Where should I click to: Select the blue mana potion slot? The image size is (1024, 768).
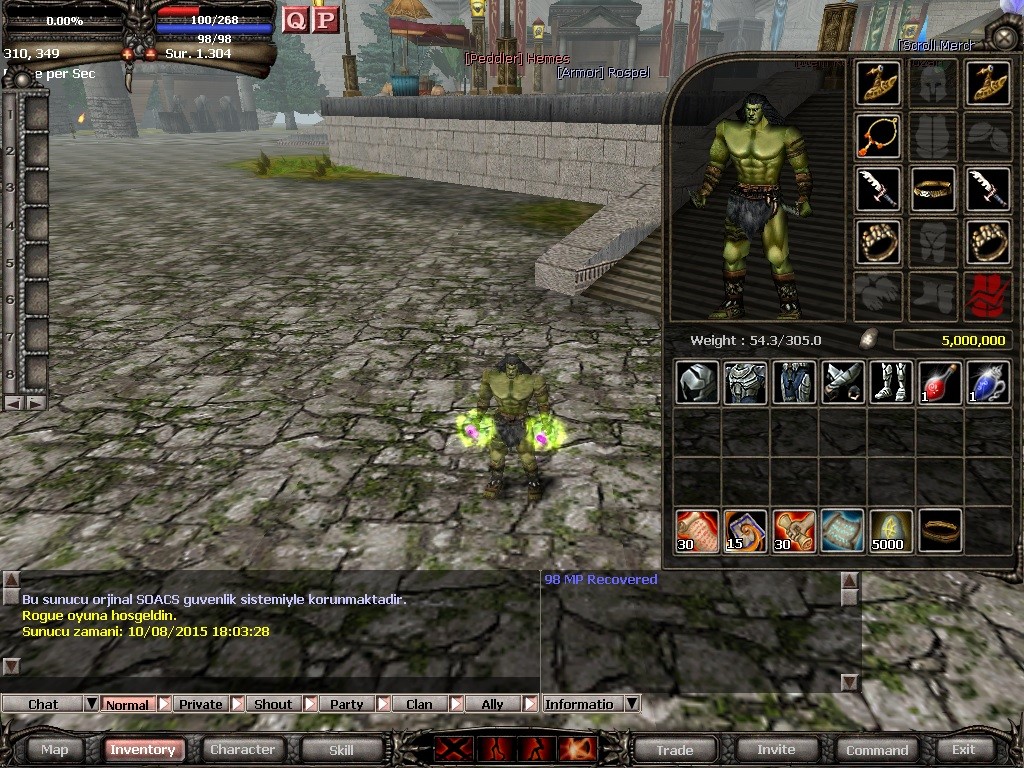coord(988,383)
